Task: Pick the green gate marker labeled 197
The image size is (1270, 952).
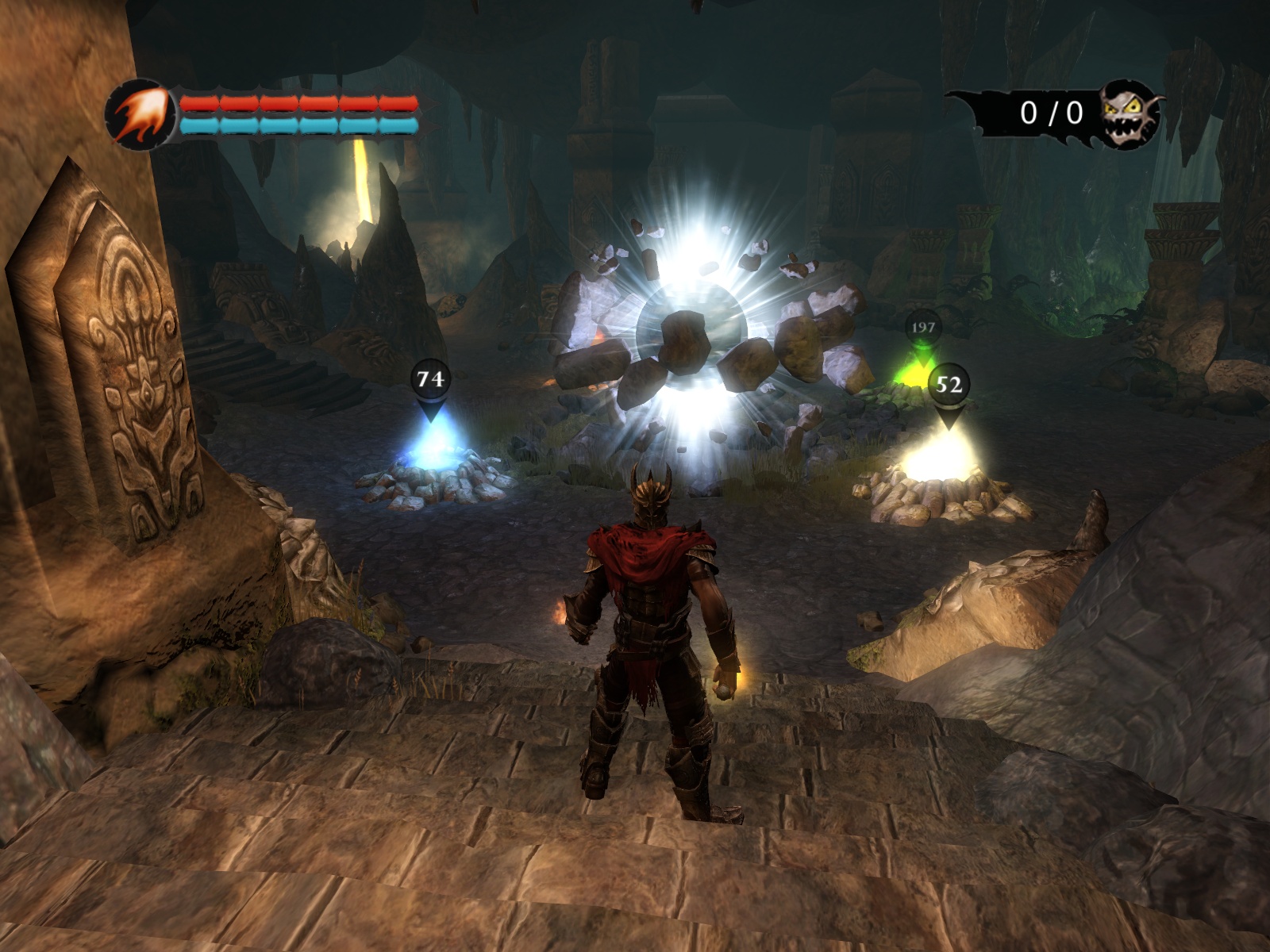Action: click(922, 328)
